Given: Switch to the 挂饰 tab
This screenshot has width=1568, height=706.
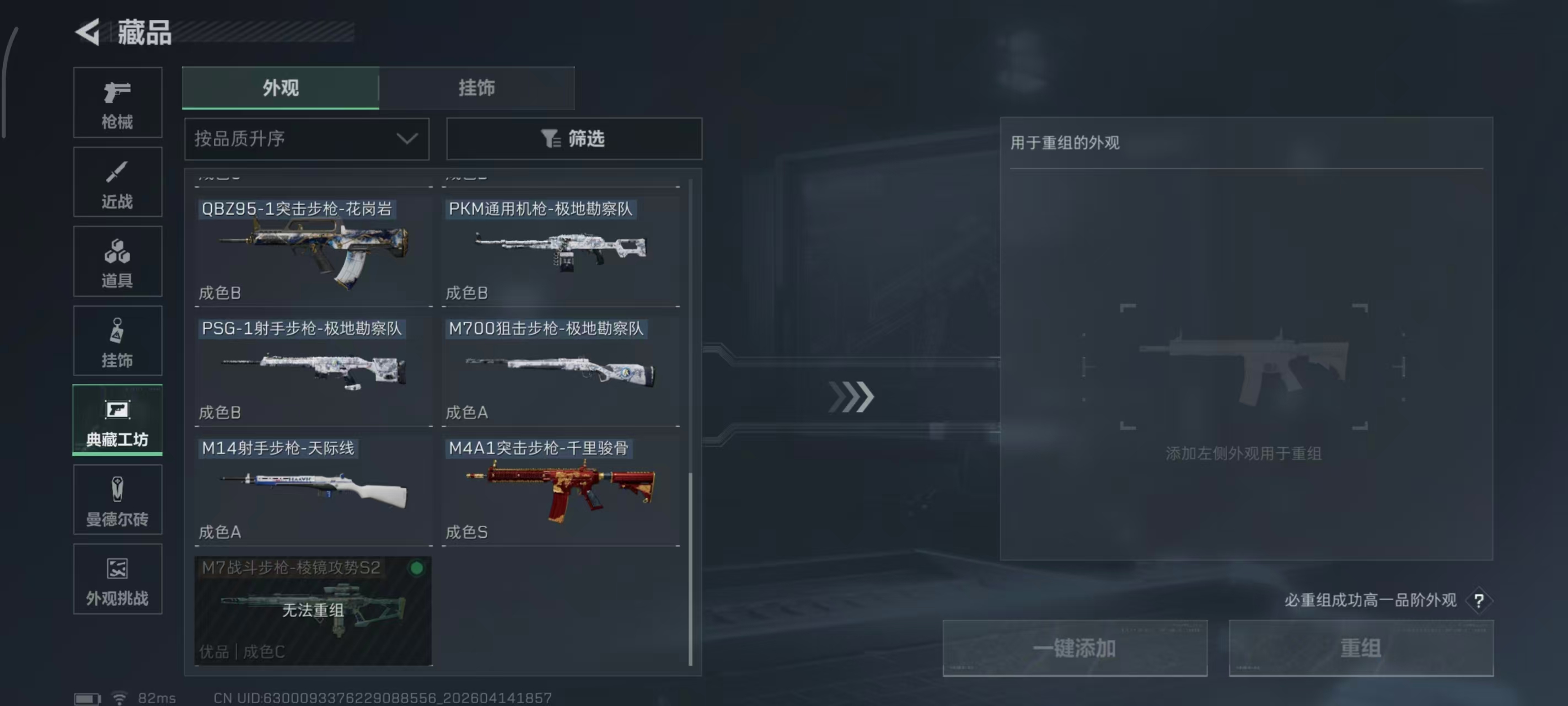Looking at the screenshot, I should [x=476, y=88].
